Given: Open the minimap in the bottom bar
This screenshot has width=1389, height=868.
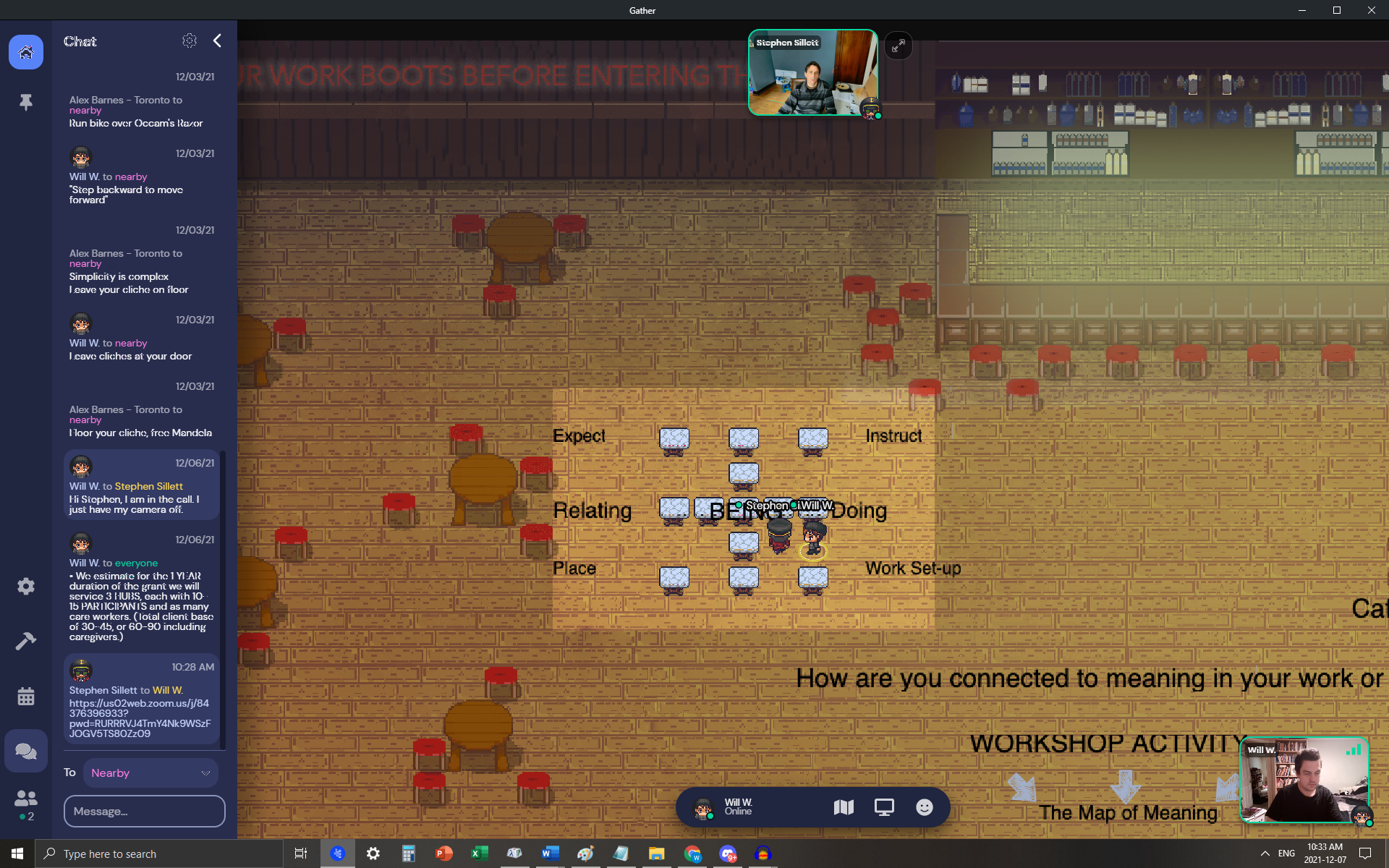Looking at the screenshot, I should [844, 807].
